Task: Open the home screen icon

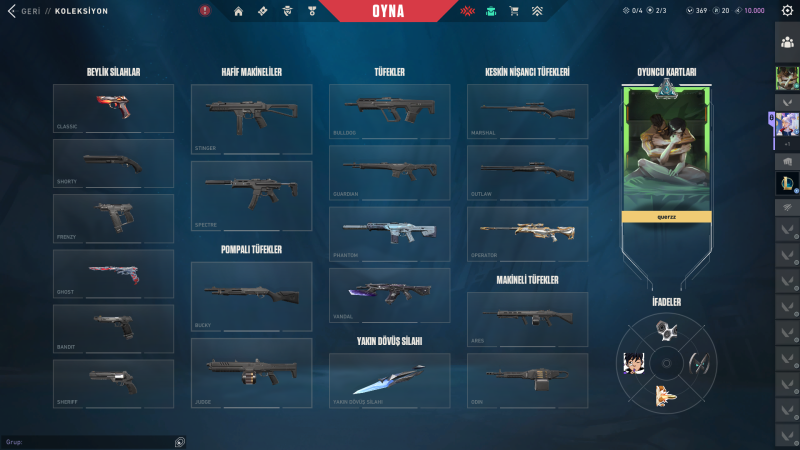Action: click(238, 11)
